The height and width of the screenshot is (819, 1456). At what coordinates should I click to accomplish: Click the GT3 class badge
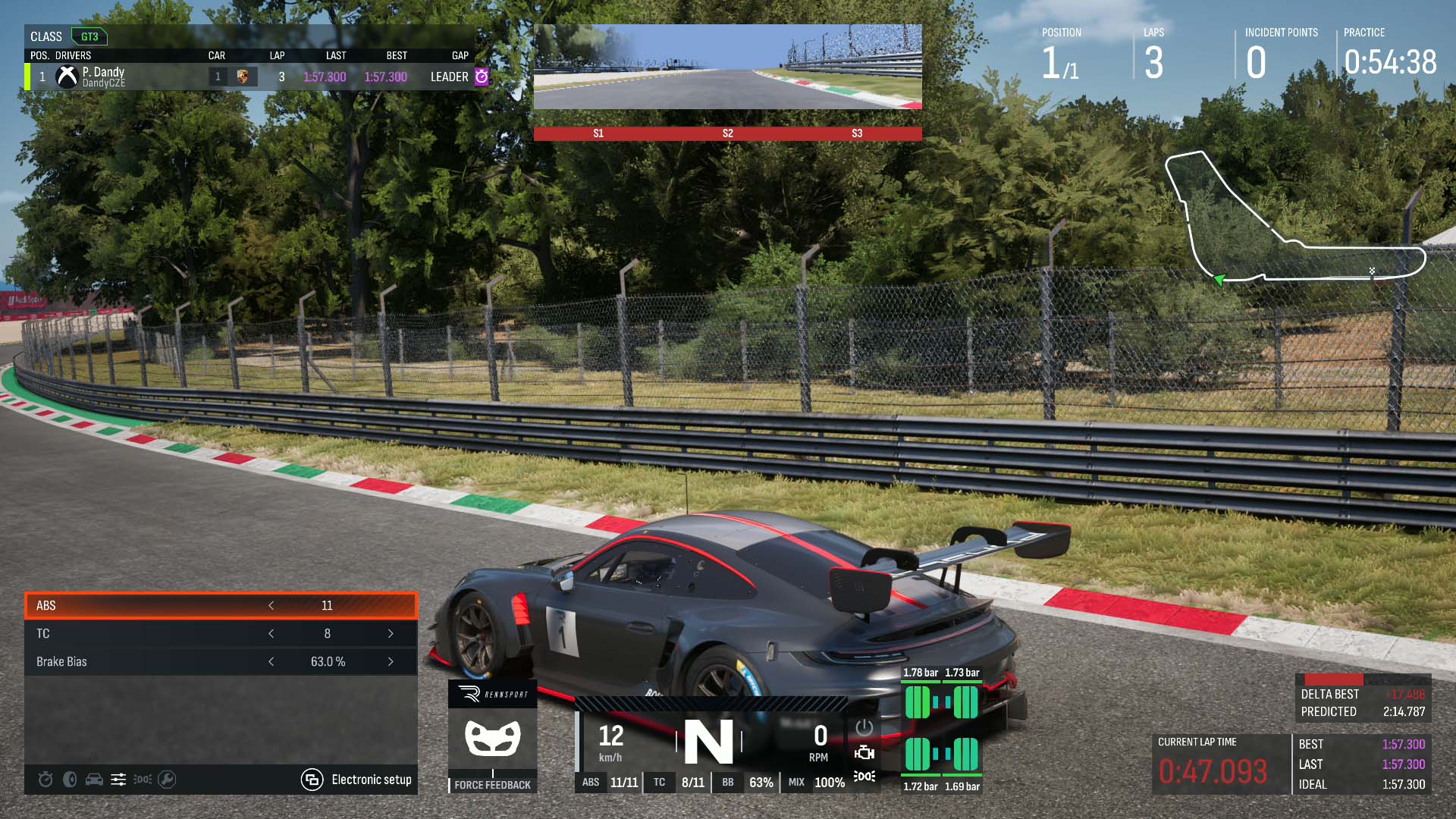point(89,36)
